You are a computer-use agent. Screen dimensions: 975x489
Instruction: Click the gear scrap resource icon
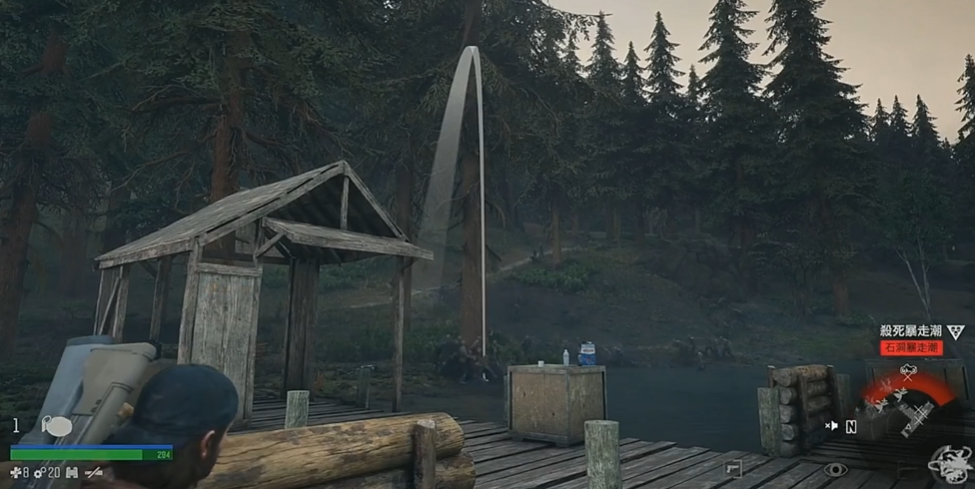point(40,472)
